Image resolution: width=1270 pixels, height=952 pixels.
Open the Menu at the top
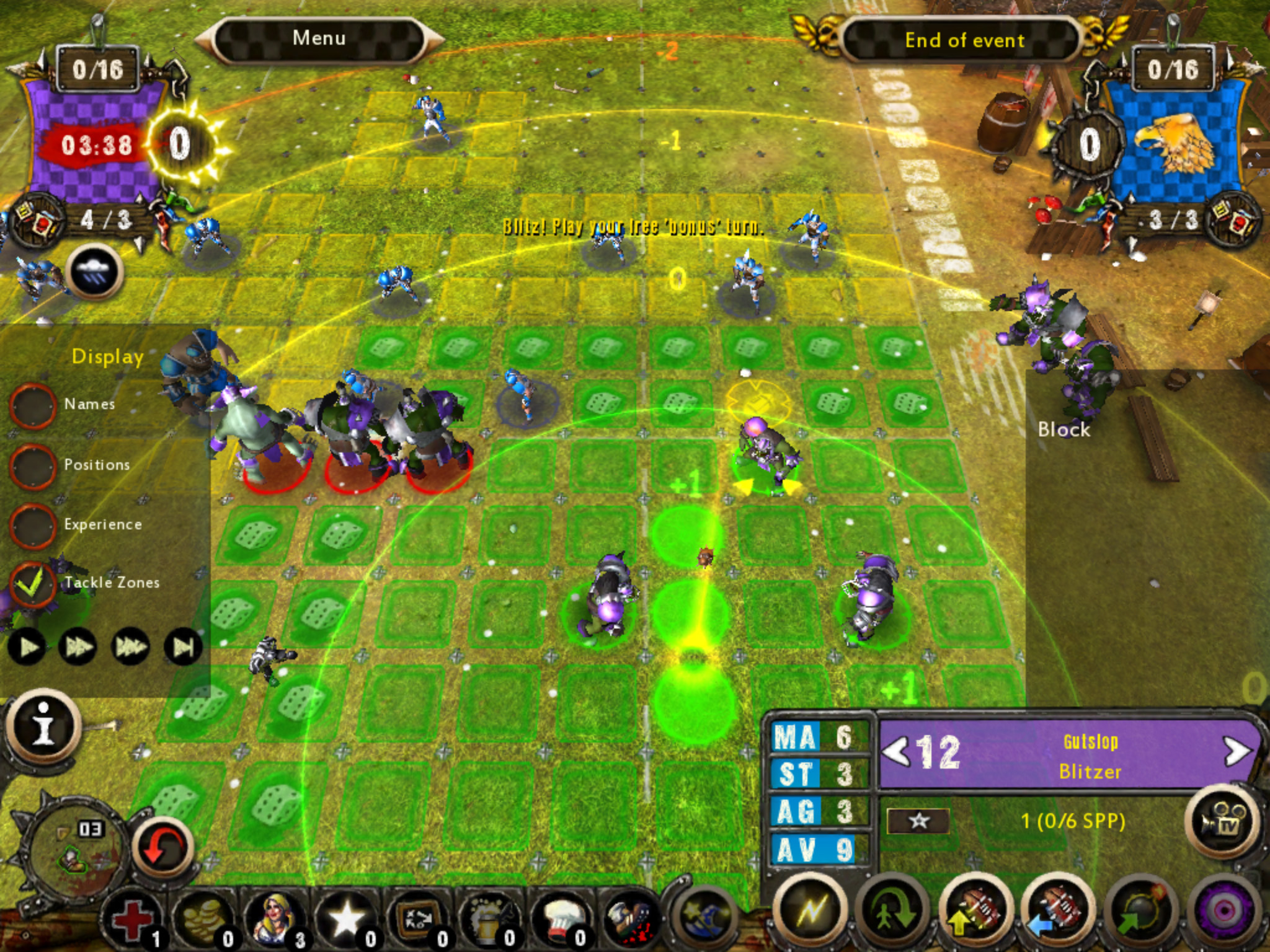click(x=319, y=38)
